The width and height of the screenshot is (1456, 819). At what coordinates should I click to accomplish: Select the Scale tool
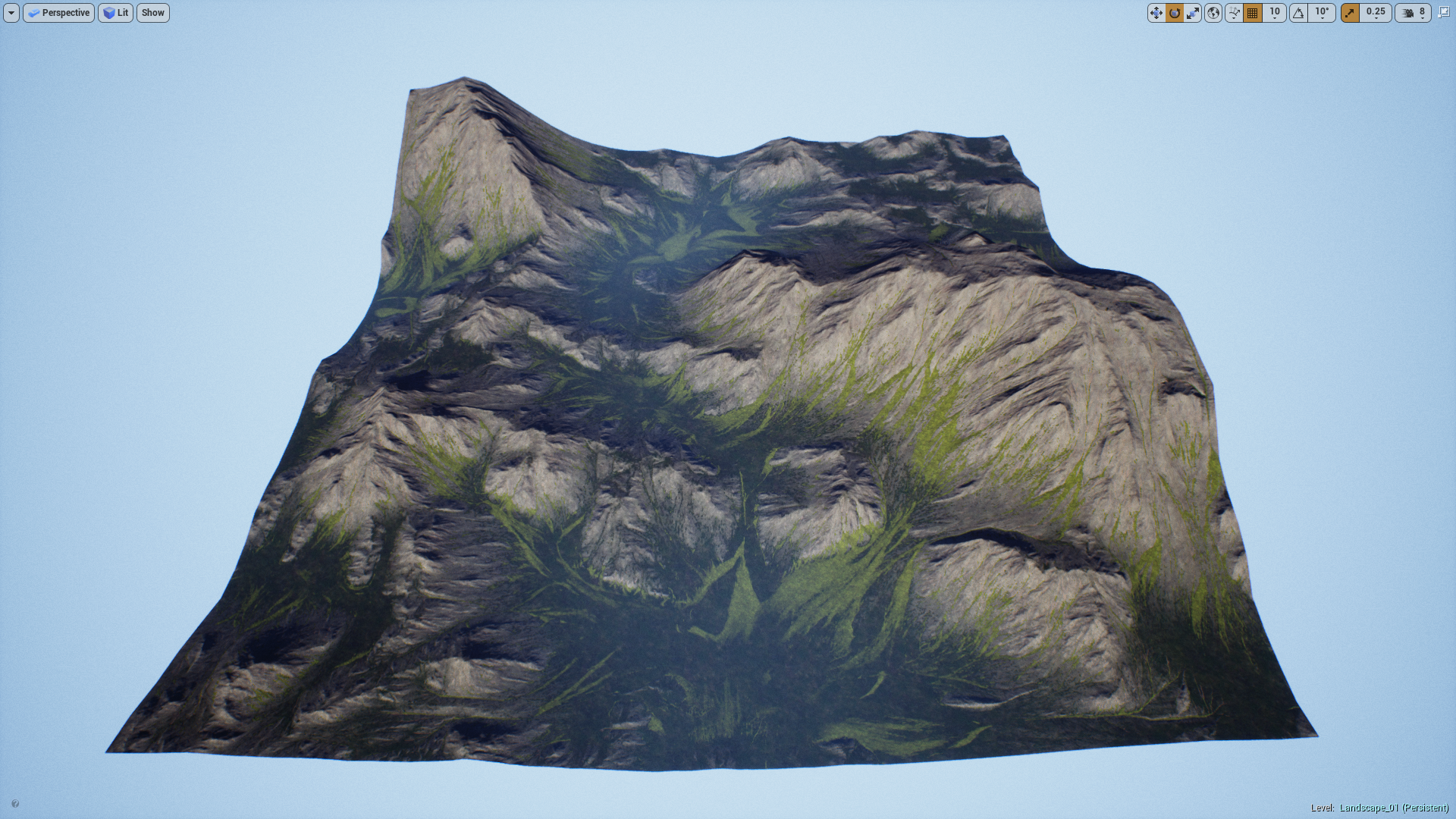point(1194,13)
